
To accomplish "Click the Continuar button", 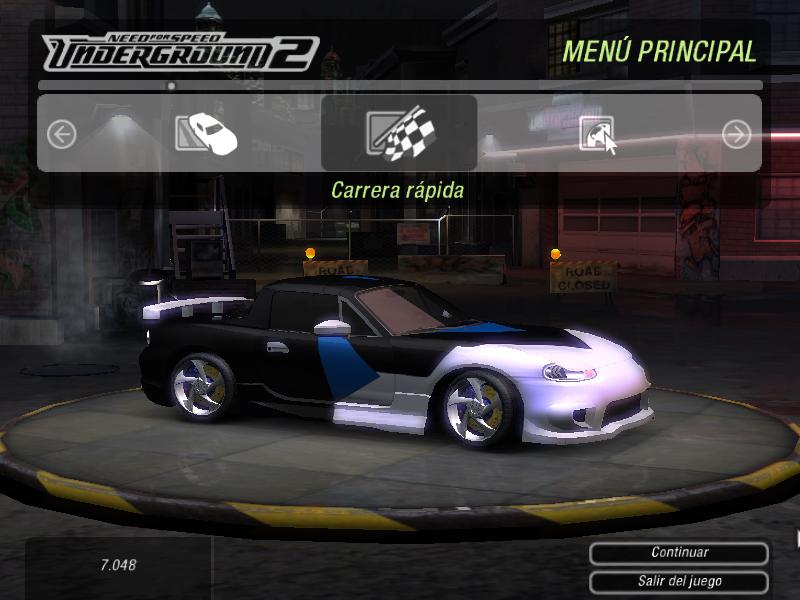I will (679, 553).
